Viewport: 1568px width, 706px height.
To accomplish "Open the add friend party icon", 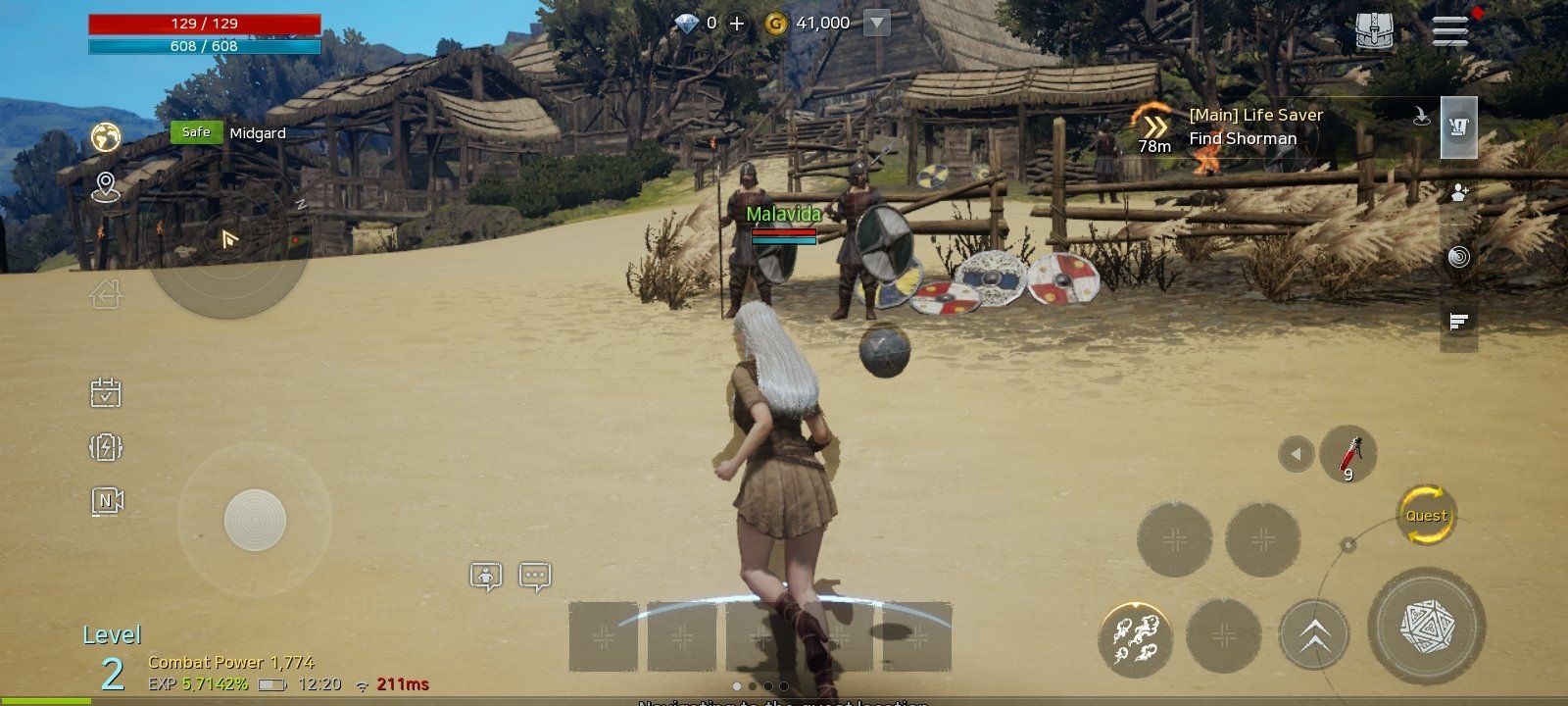I will (1459, 192).
